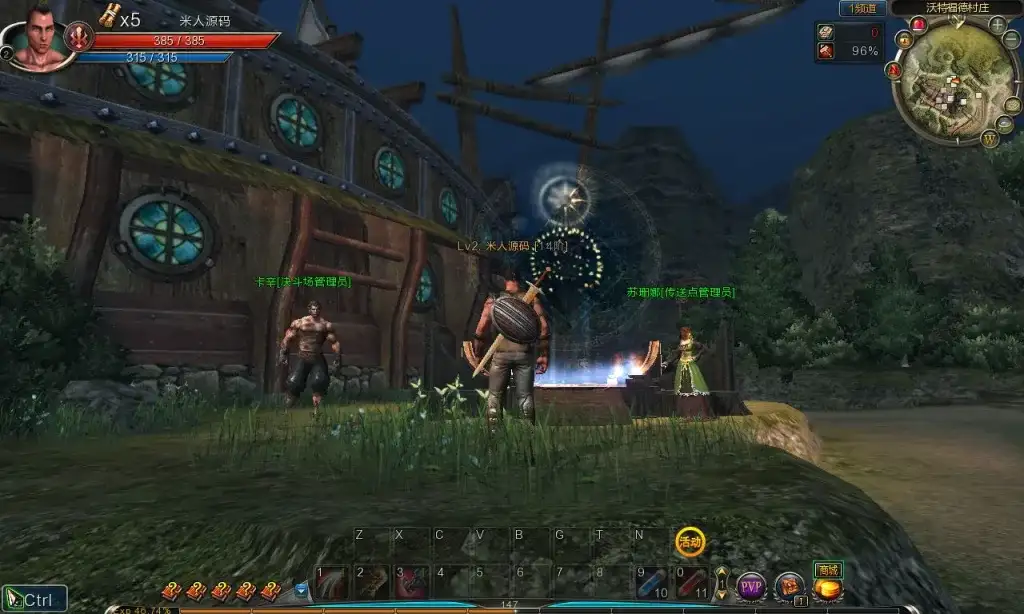This screenshot has height=614, width=1024.
Task: Click the red alarm button above the minimap
Action: (x=918, y=24)
